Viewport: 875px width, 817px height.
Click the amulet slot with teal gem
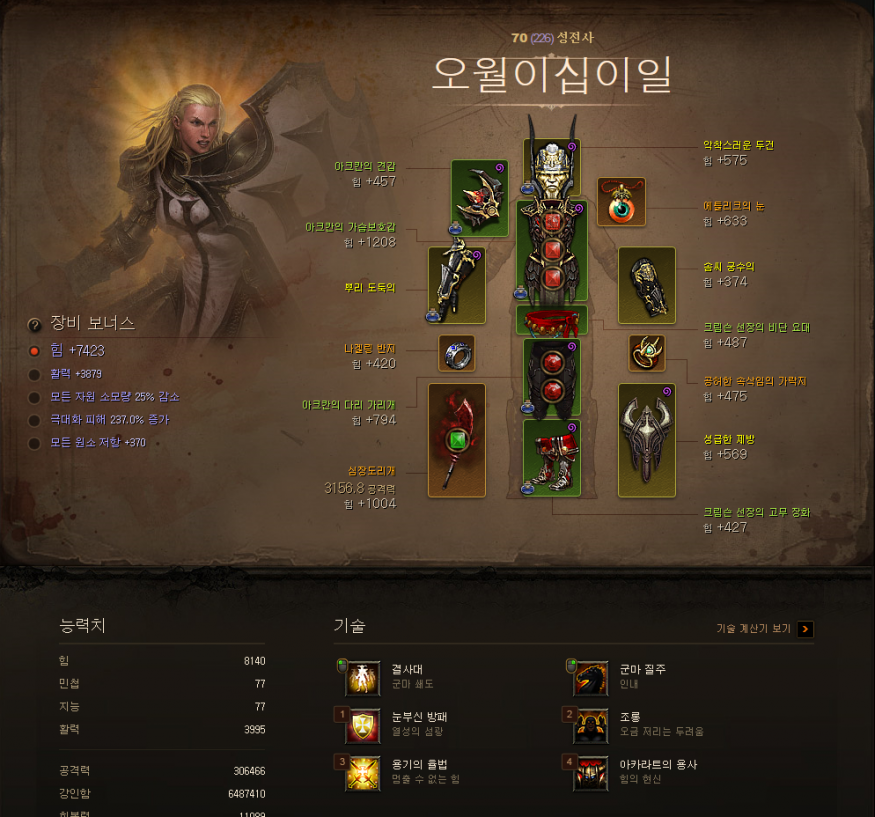point(621,202)
